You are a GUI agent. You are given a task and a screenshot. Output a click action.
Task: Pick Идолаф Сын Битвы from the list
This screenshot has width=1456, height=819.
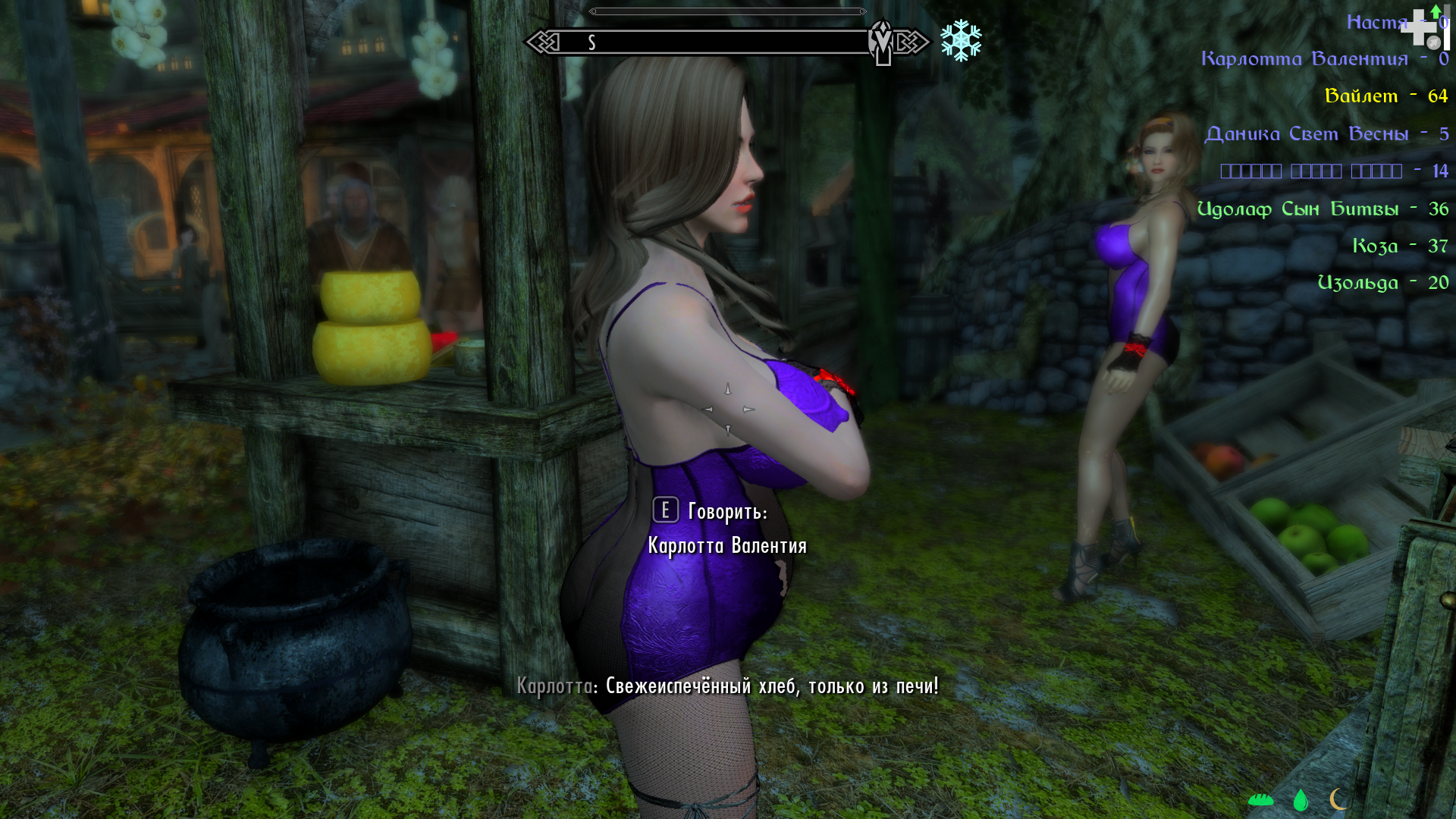(1322, 209)
